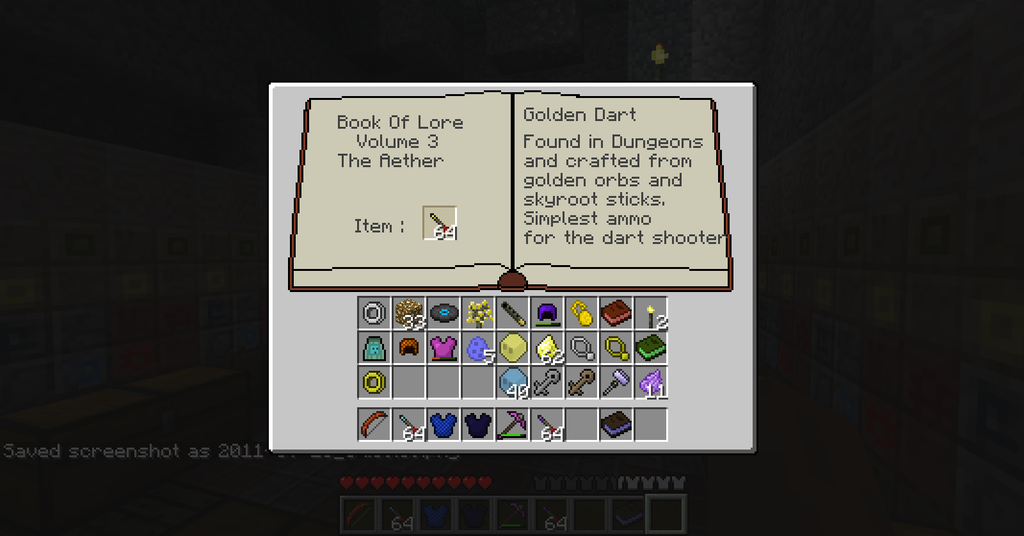Pick up the silver ring
The image size is (1024, 536).
pyautogui.click(x=374, y=313)
